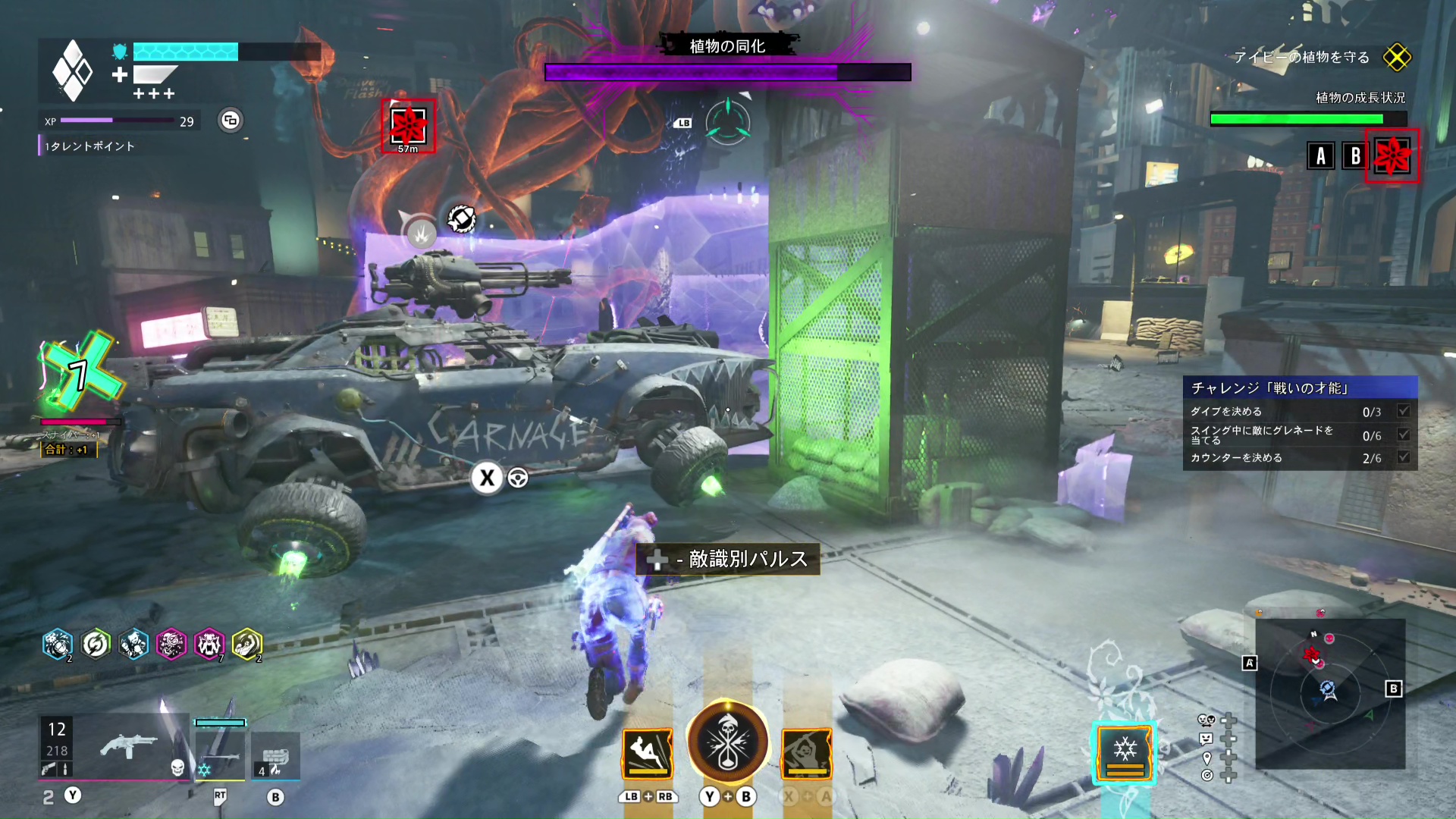Click the red flower marker on the minimap
This screenshot has height=819, width=1456.
click(x=1312, y=654)
